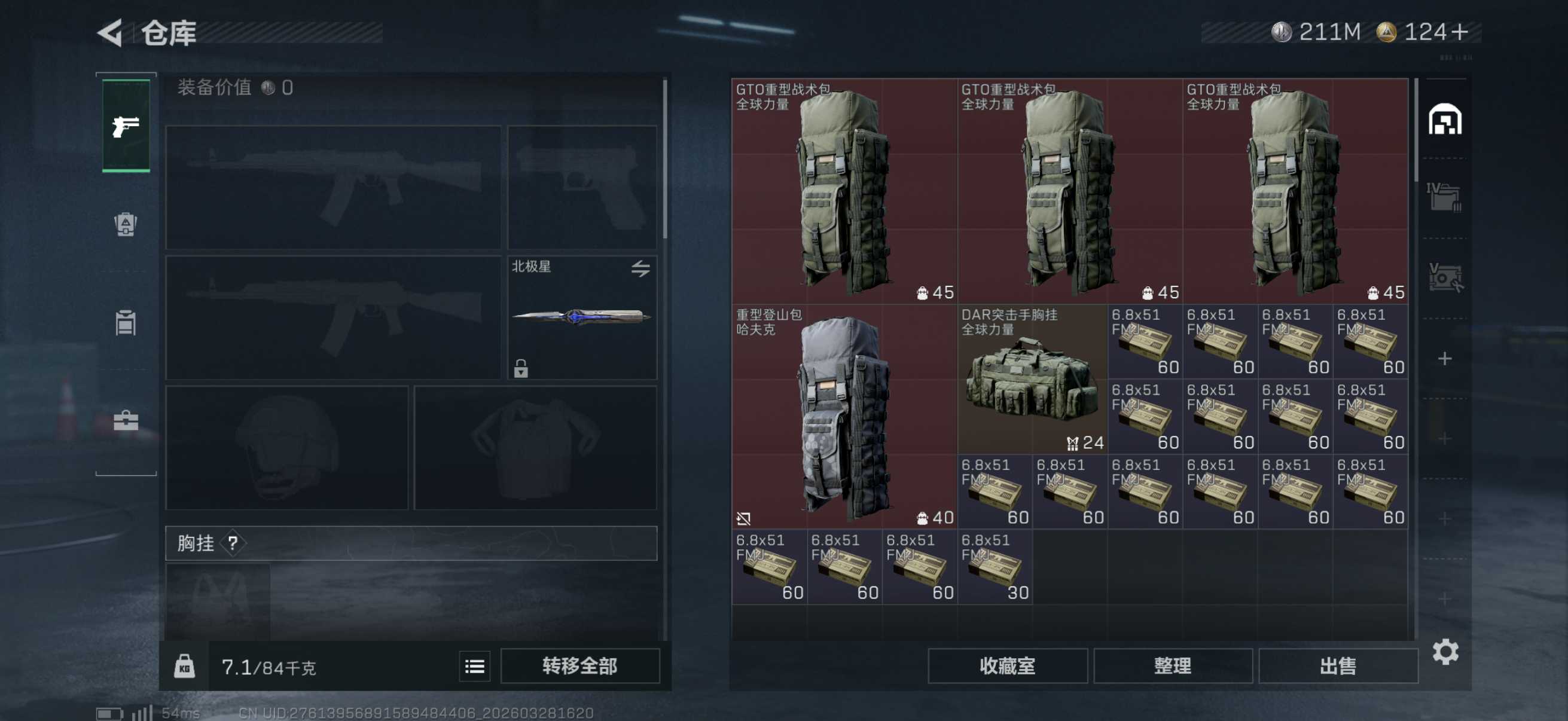This screenshot has height=721, width=1568.
Task: Show the 胸挂 help question mark
Action: [233, 543]
